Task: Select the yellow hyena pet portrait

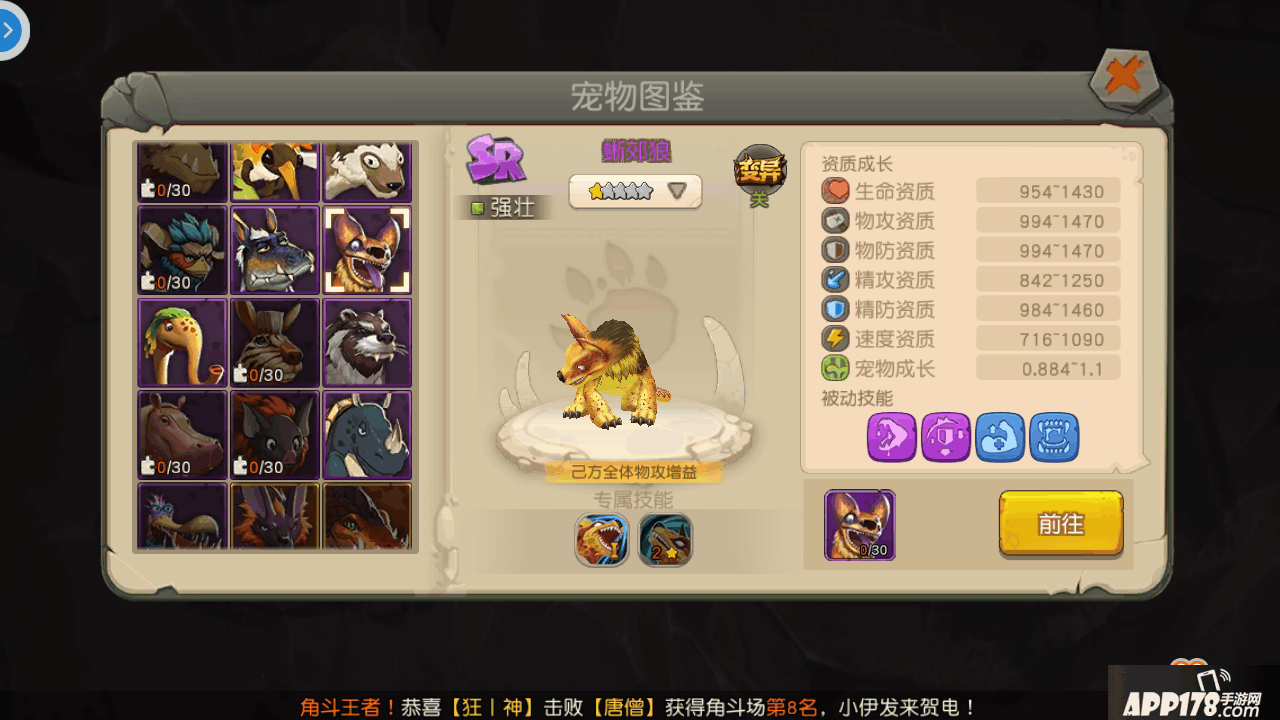Action: 367,250
